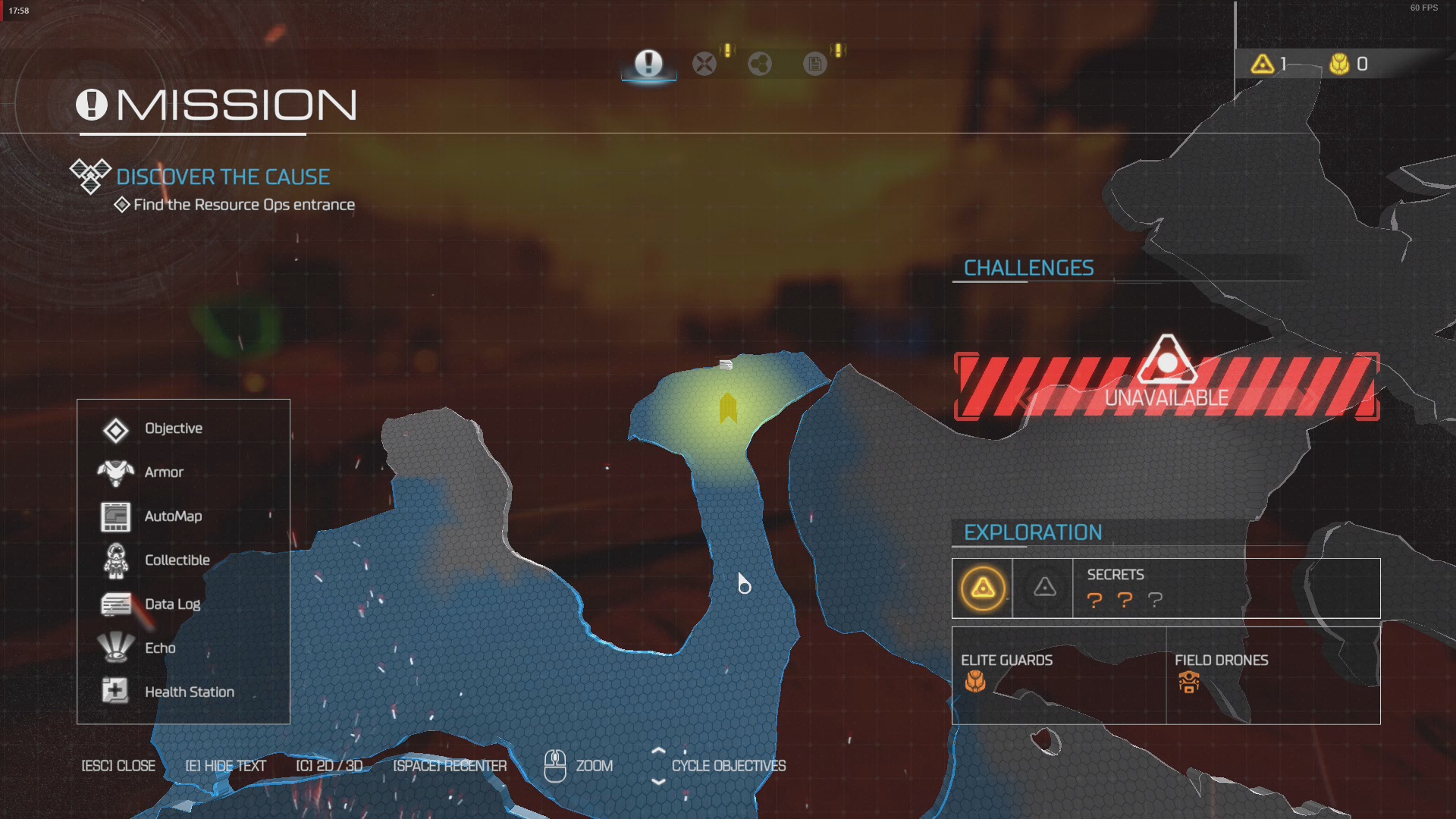Click the first question mark under Secrets
Viewport: 1456px width, 819px height.
tap(1094, 601)
